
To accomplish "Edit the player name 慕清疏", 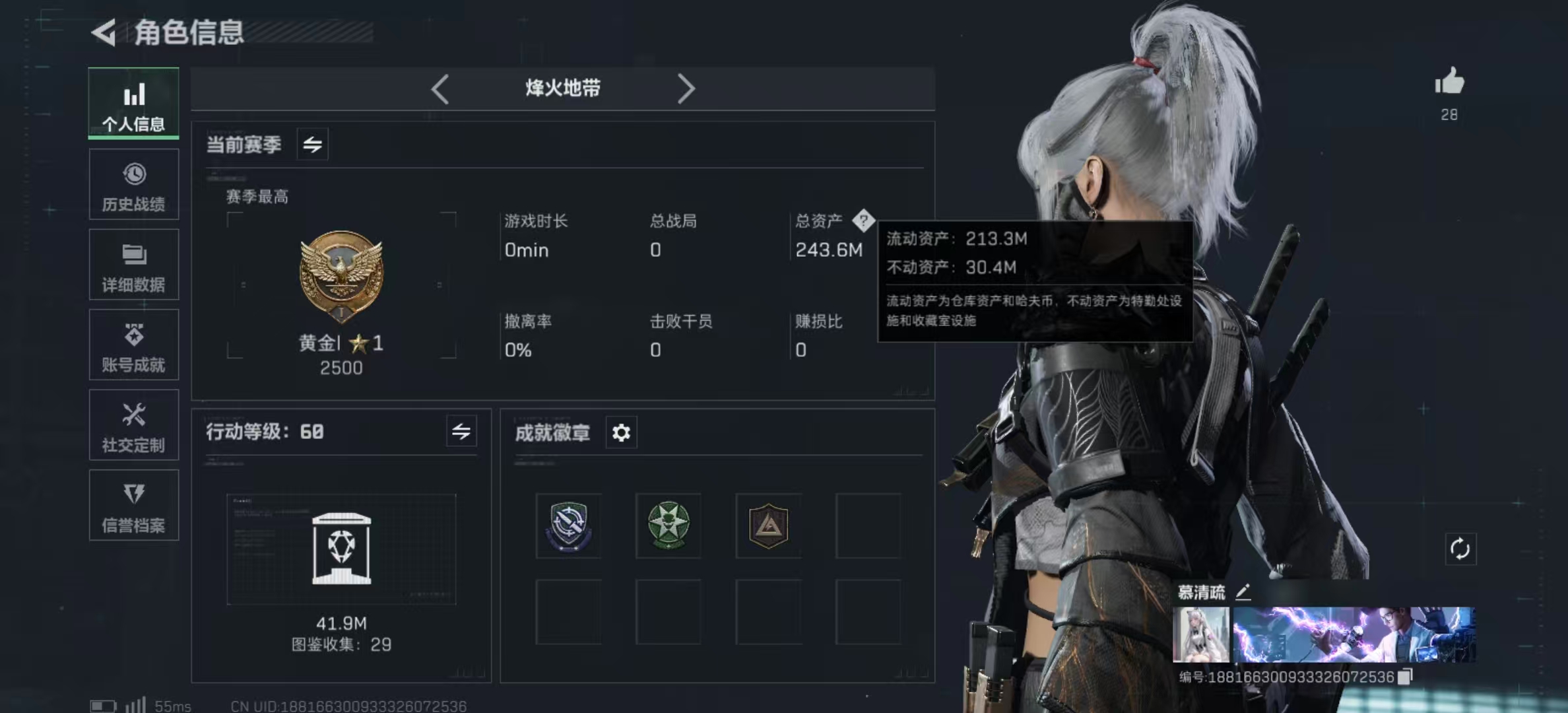I will pos(1243,592).
